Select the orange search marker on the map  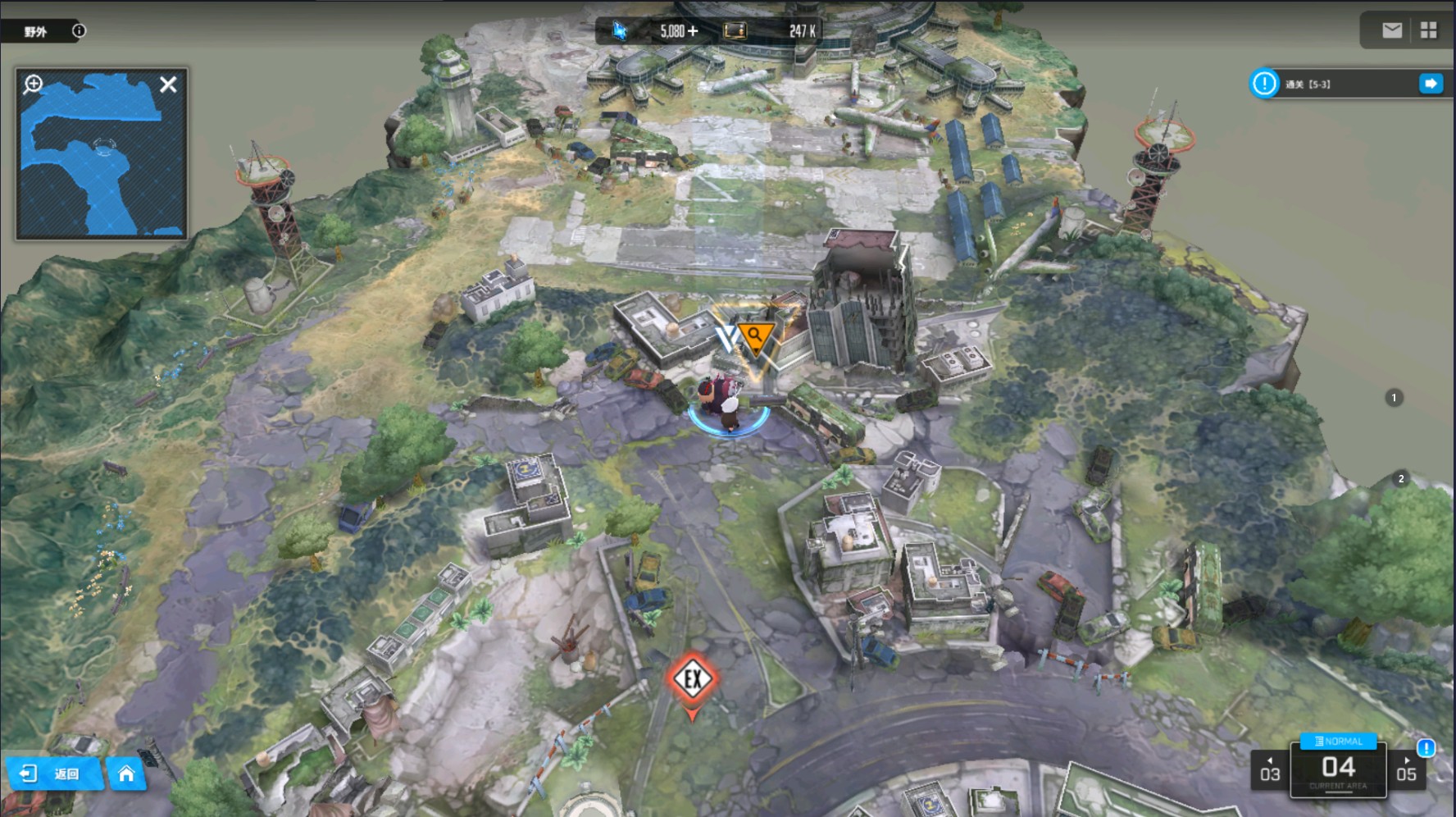pyautogui.click(x=755, y=336)
